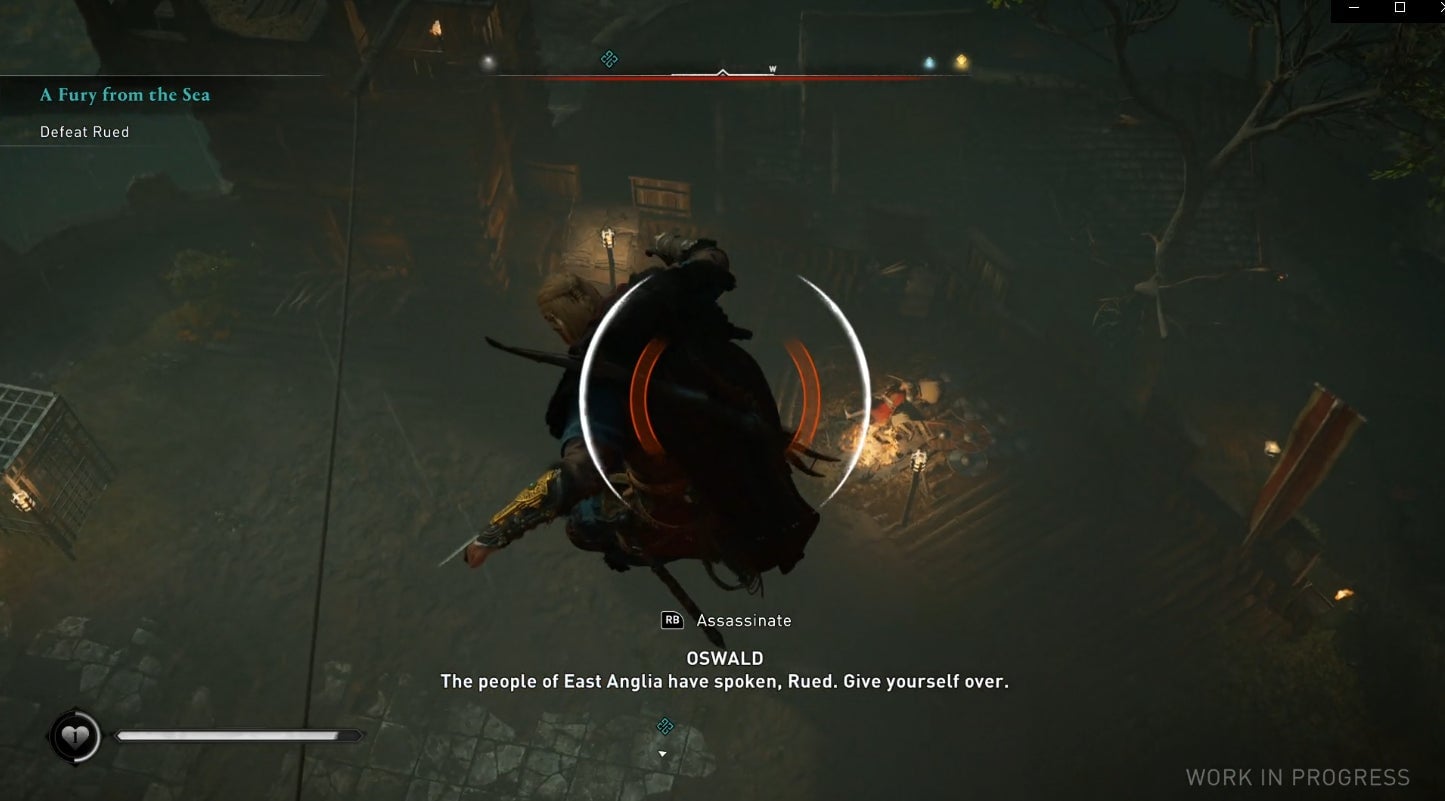The image size is (1445, 801).
Task: Click the white dot marker on the compass
Action: [487, 62]
